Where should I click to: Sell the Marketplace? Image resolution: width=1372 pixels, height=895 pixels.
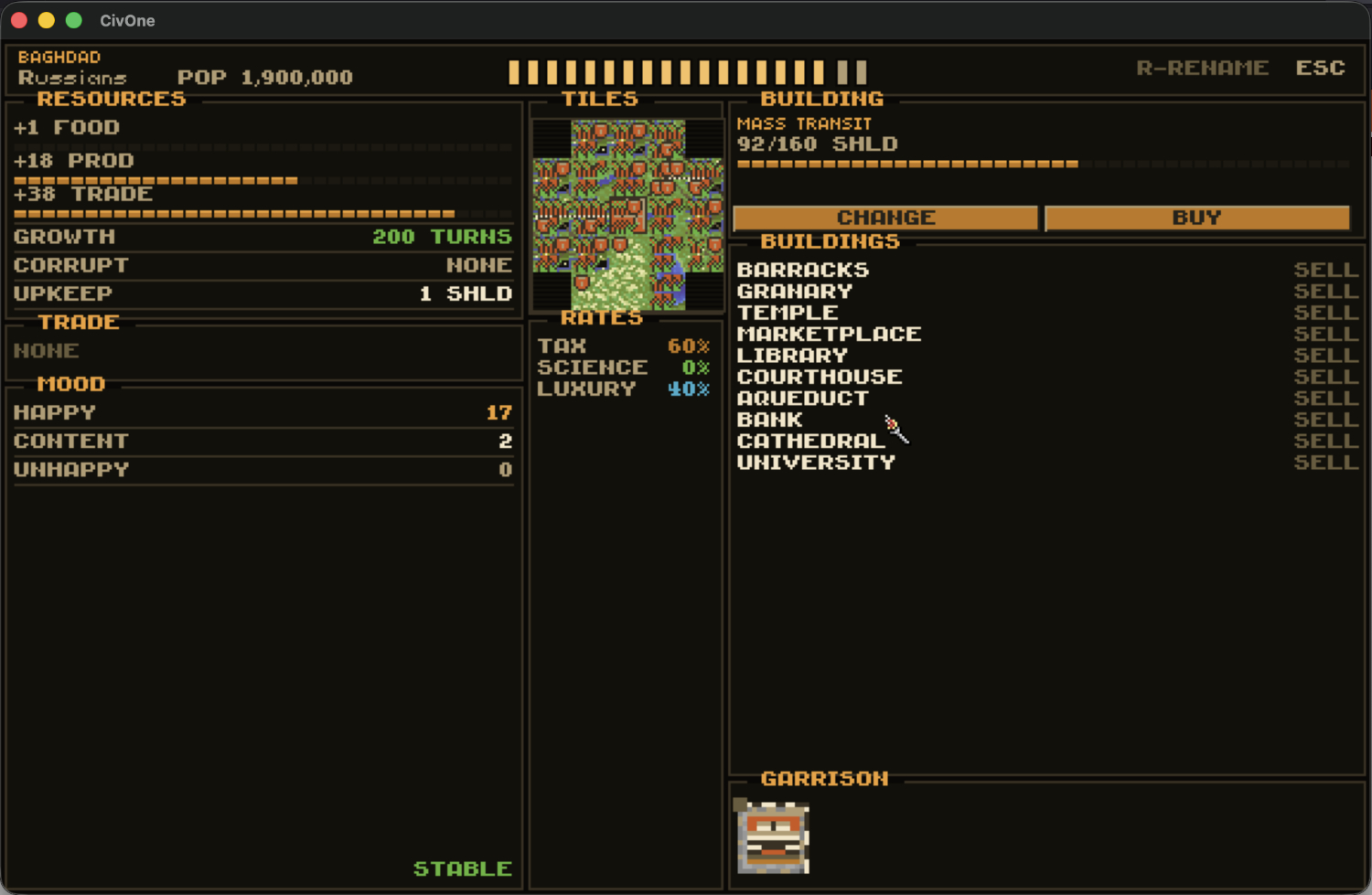(1325, 335)
